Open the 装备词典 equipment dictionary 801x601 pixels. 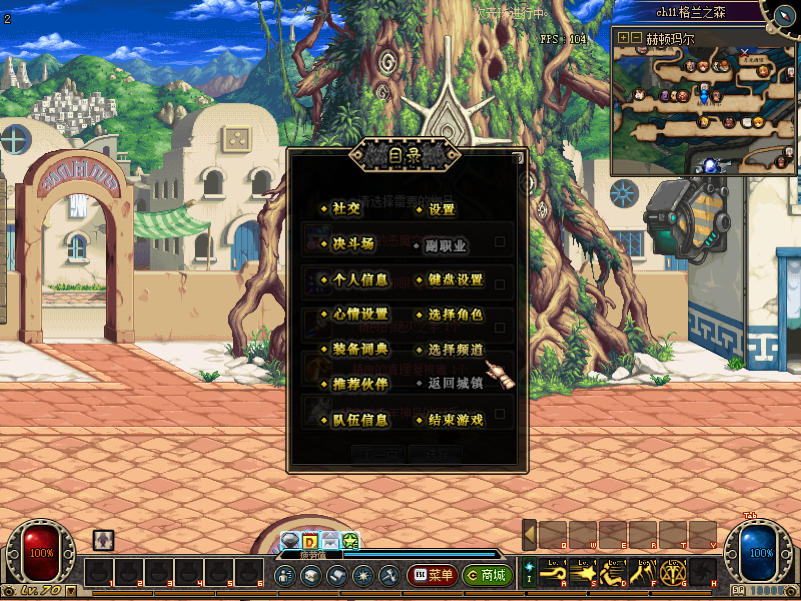(x=359, y=350)
